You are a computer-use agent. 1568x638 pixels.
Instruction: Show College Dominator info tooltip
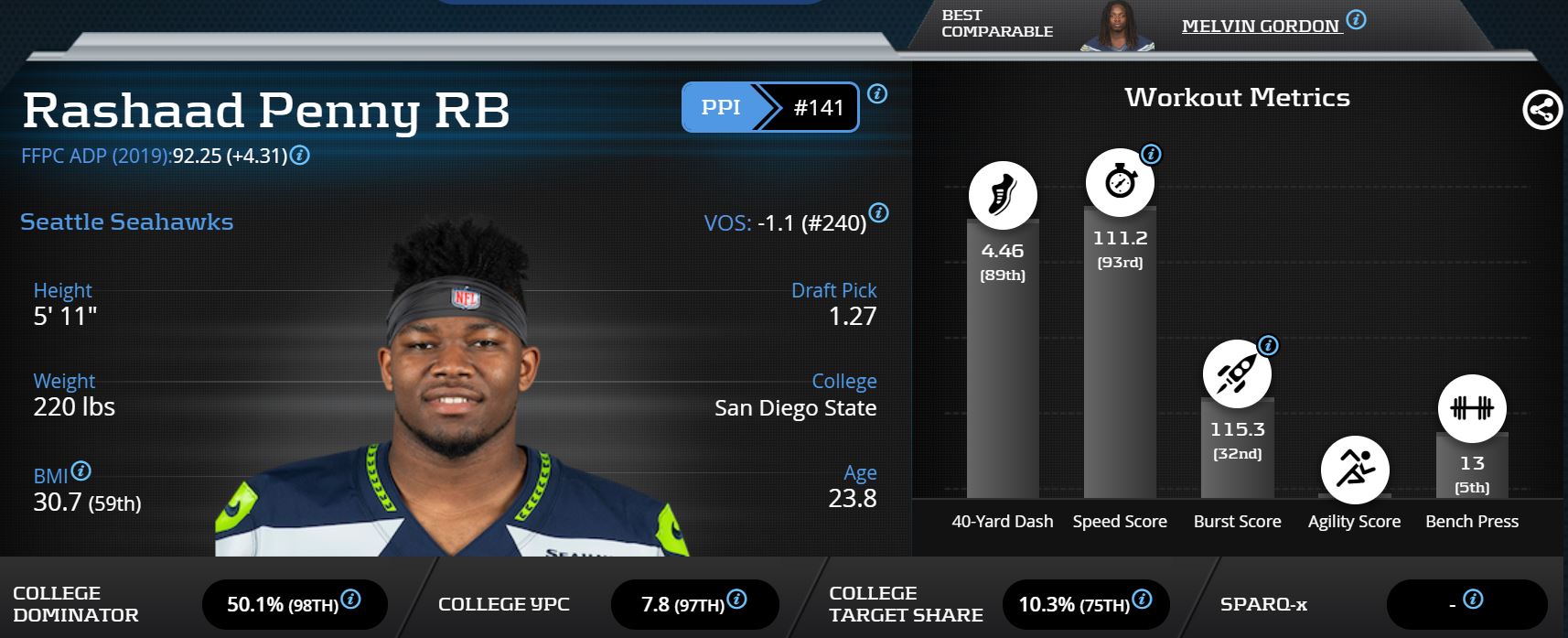coord(350,600)
